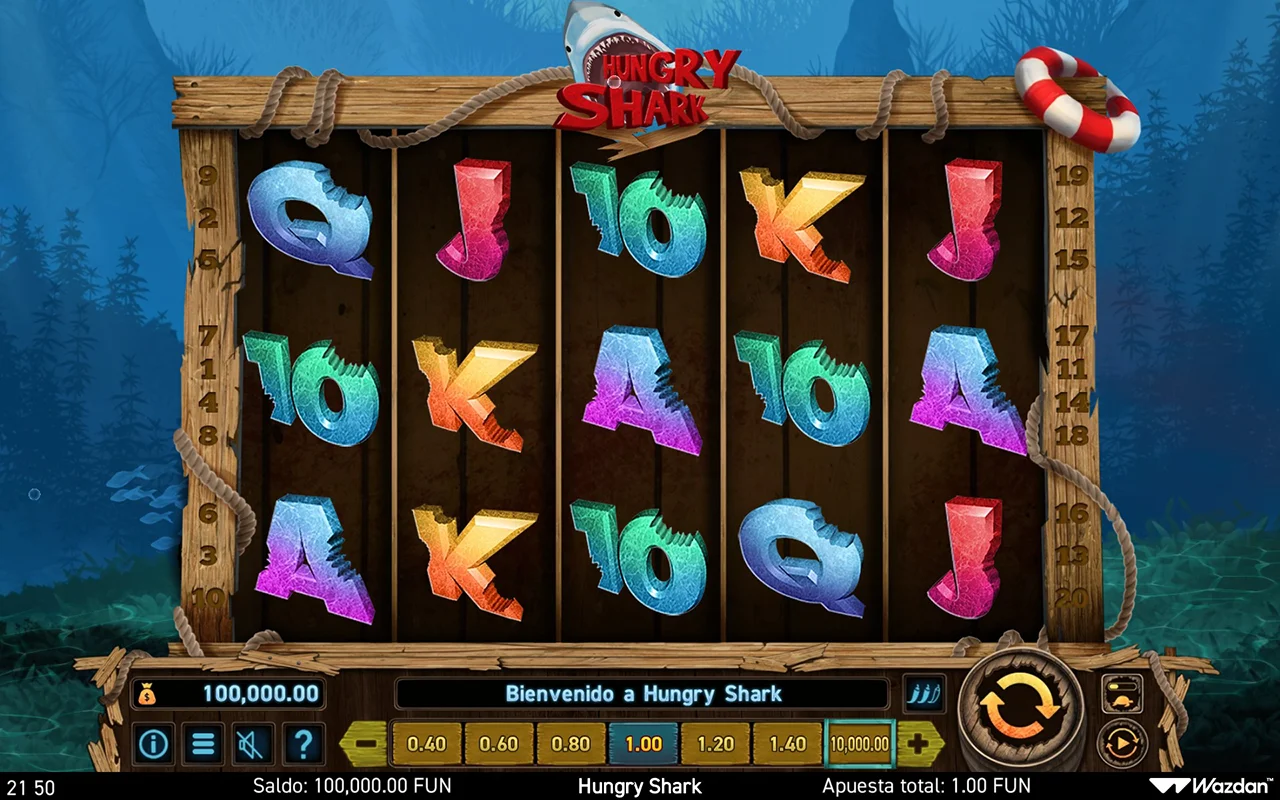Screen dimensions: 1280x800
Task: Open the info paytable button
Action: tap(153, 744)
